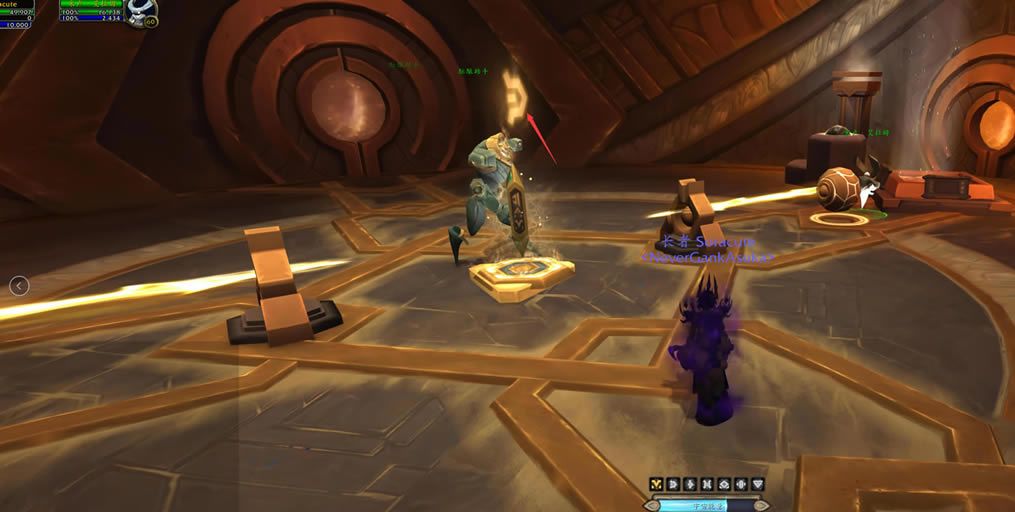The width and height of the screenshot is (1015, 512).
Task: Select the target frame's green name bar
Action: [x=91, y=4]
